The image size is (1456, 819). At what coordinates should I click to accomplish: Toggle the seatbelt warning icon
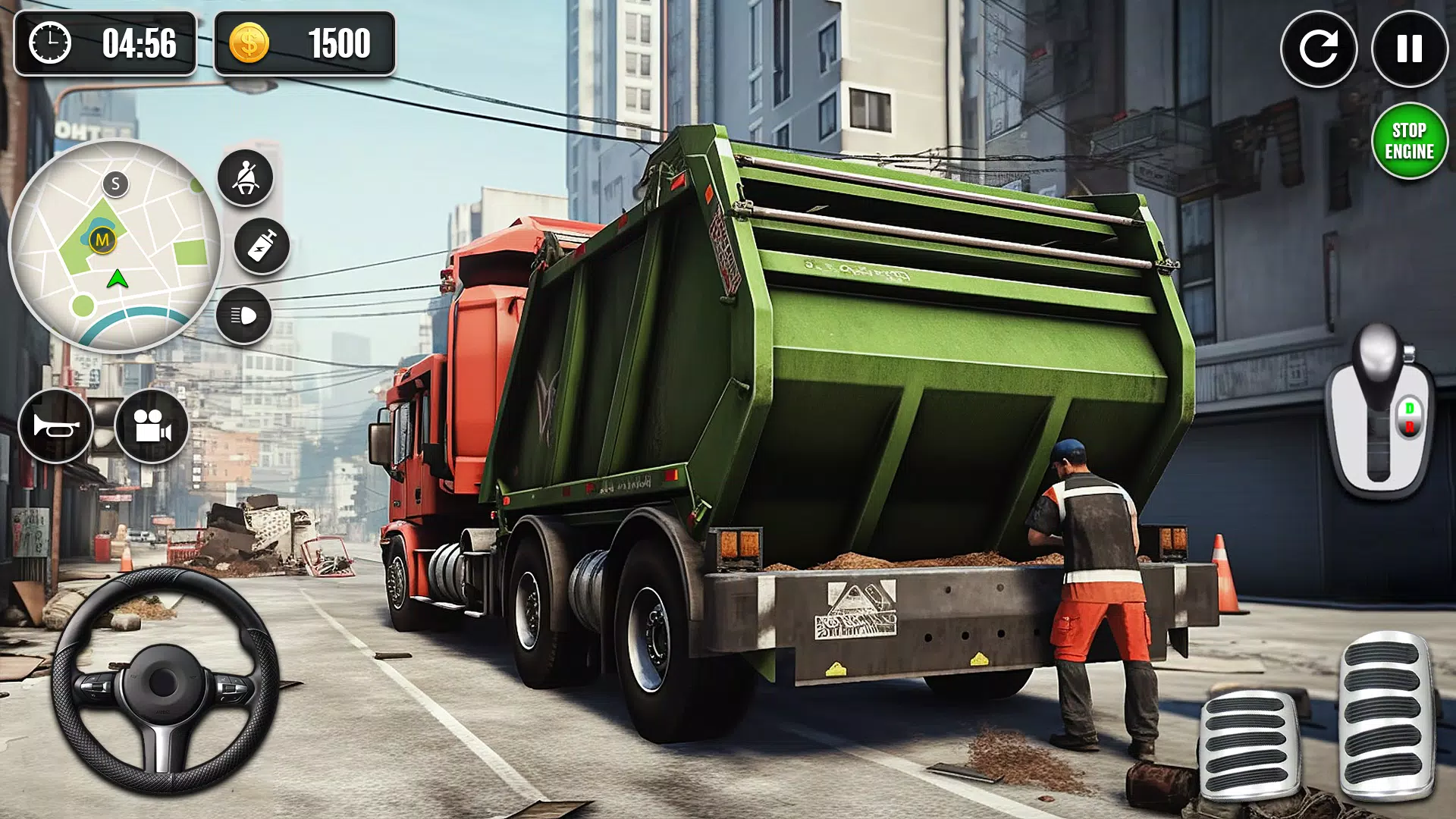pyautogui.click(x=247, y=177)
